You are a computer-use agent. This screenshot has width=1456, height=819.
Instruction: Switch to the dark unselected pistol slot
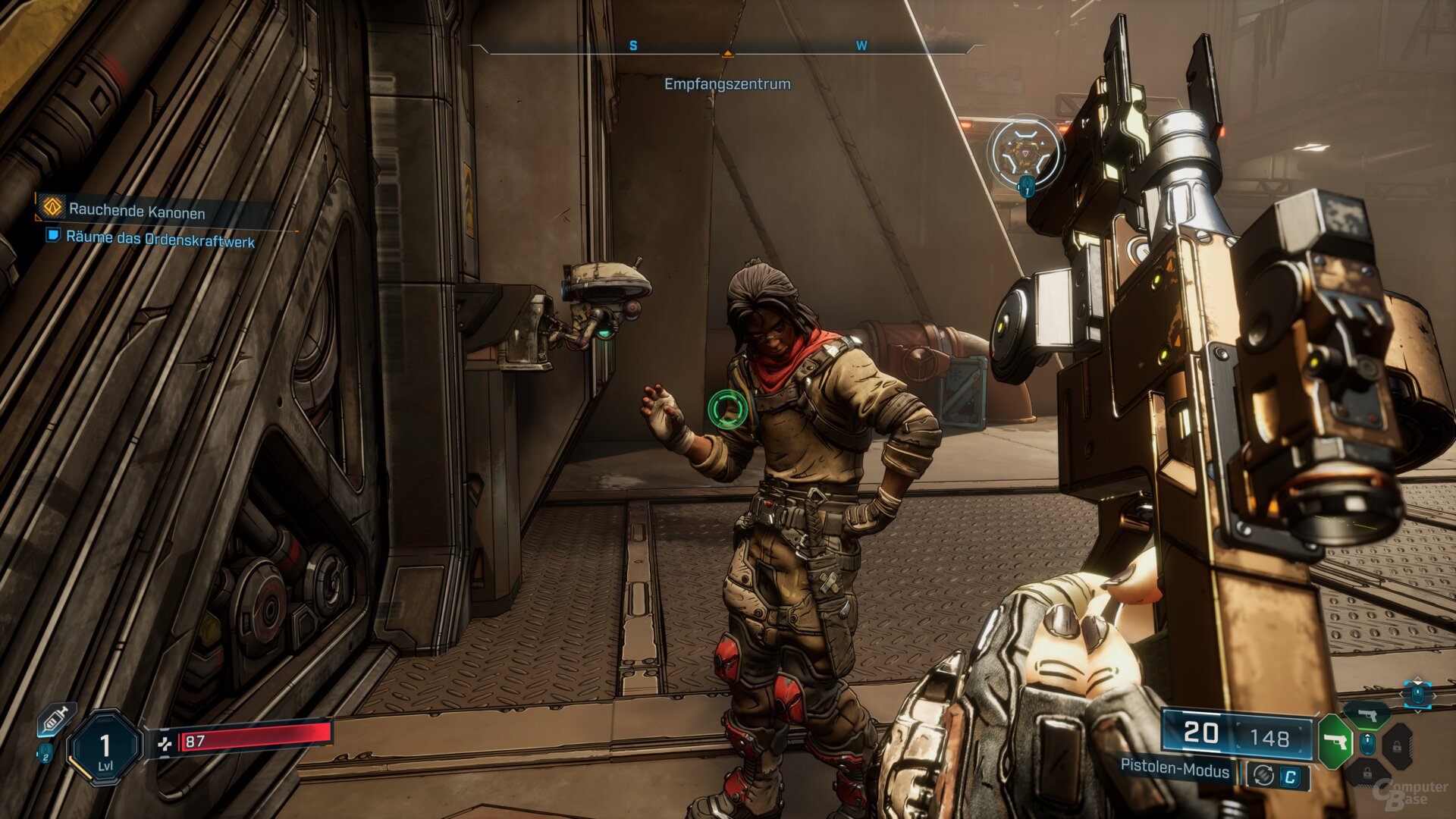point(1369,714)
